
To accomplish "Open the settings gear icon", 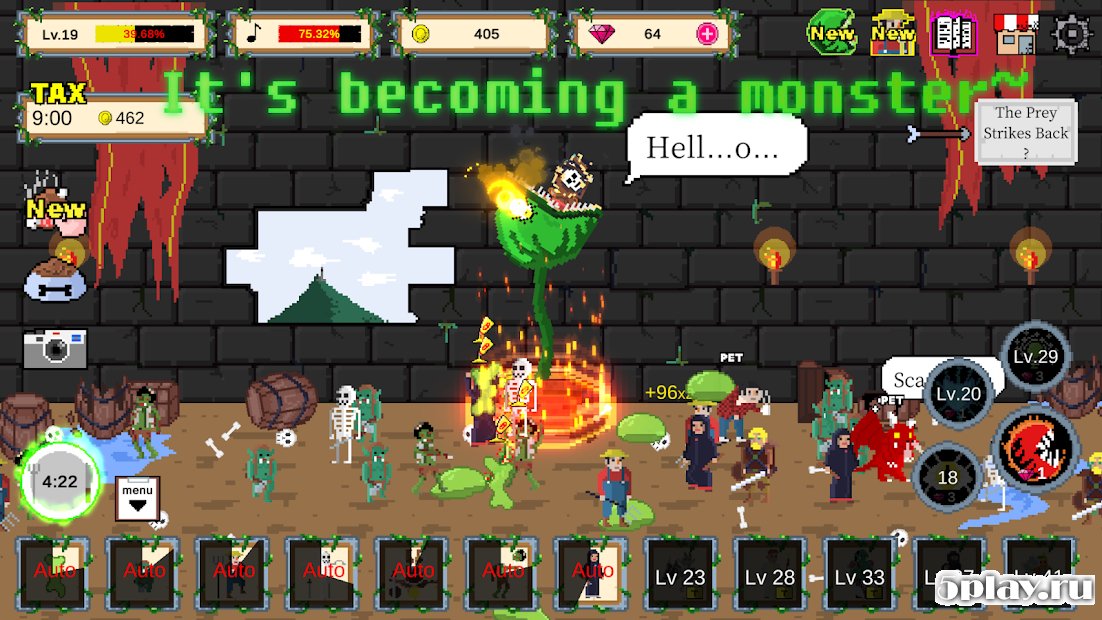I will (x=1072, y=34).
